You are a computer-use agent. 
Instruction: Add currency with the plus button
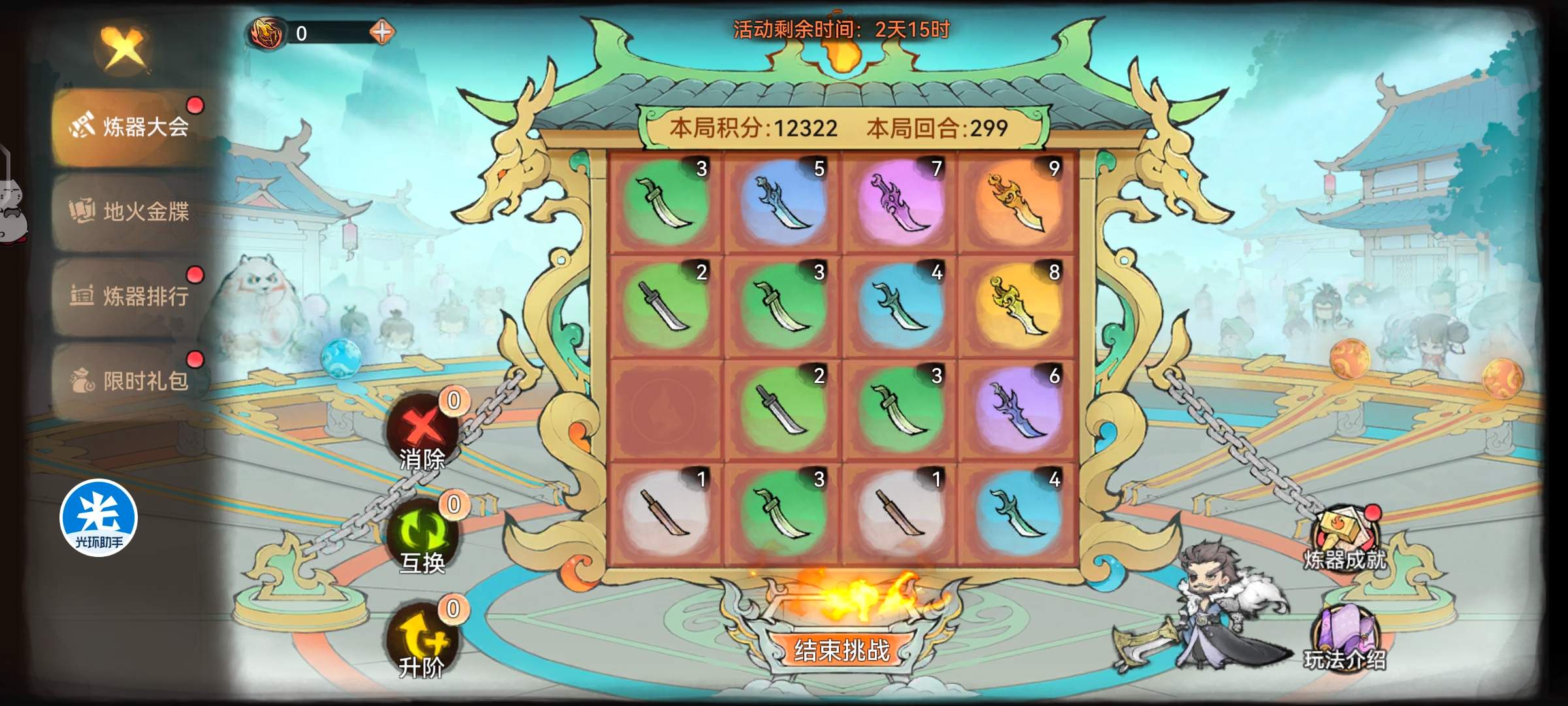click(382, 32)
